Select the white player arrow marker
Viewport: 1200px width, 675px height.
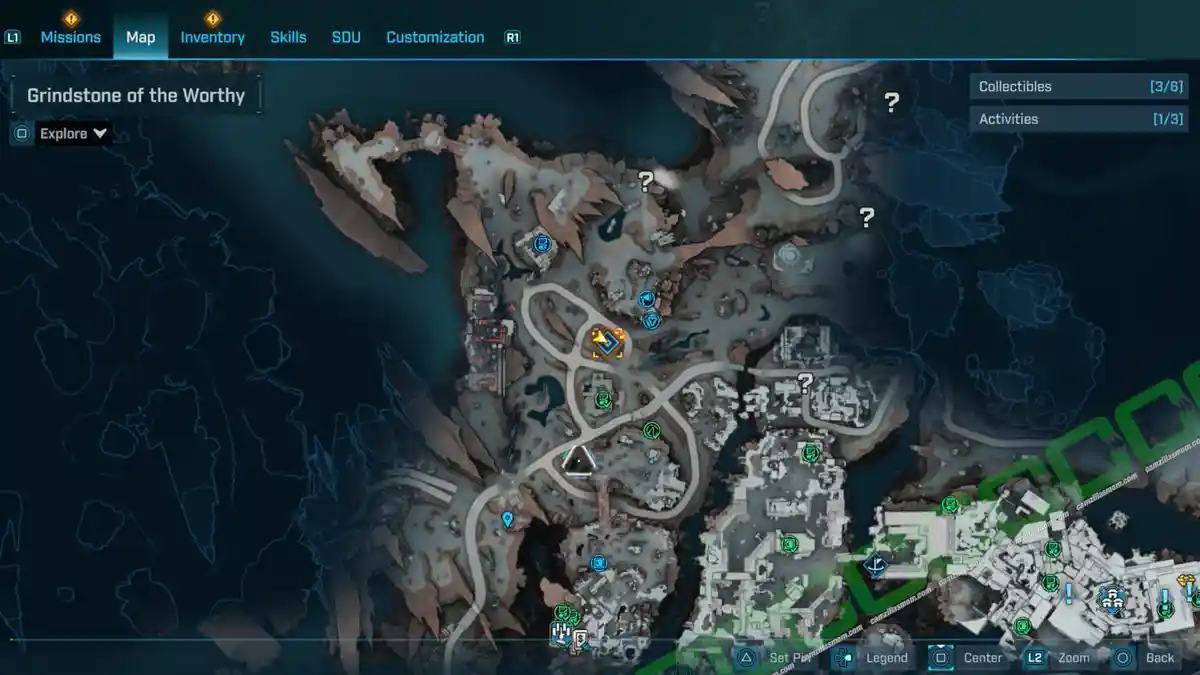pos(579,461)
